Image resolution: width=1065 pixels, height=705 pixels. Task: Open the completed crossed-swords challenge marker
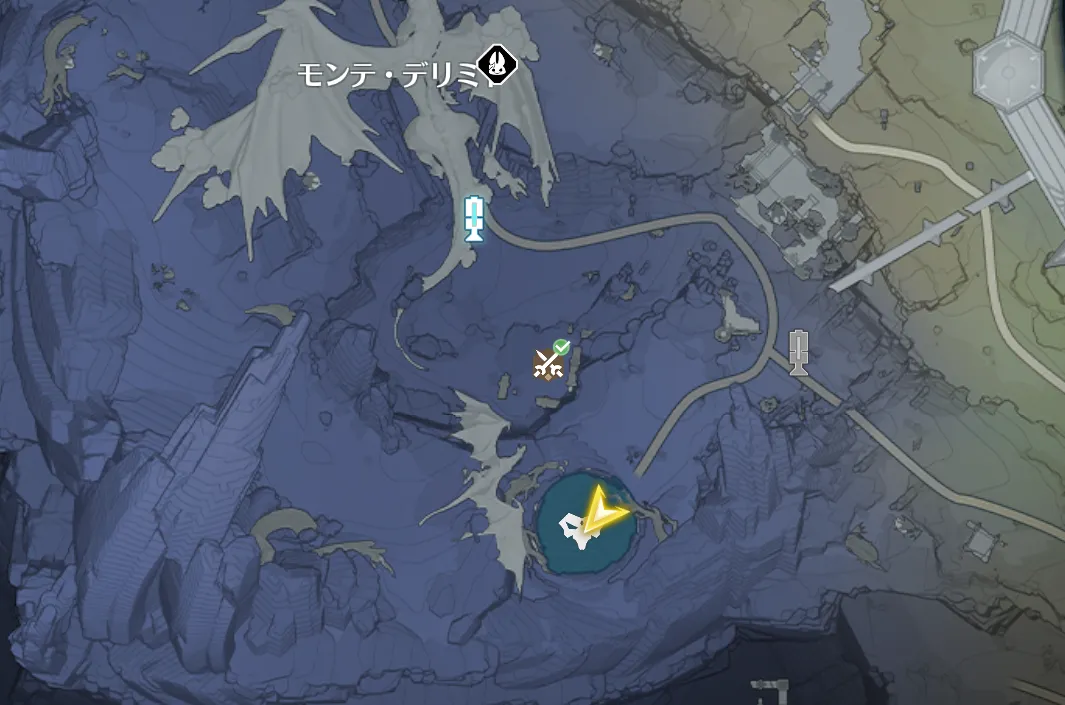pos(548,364)
